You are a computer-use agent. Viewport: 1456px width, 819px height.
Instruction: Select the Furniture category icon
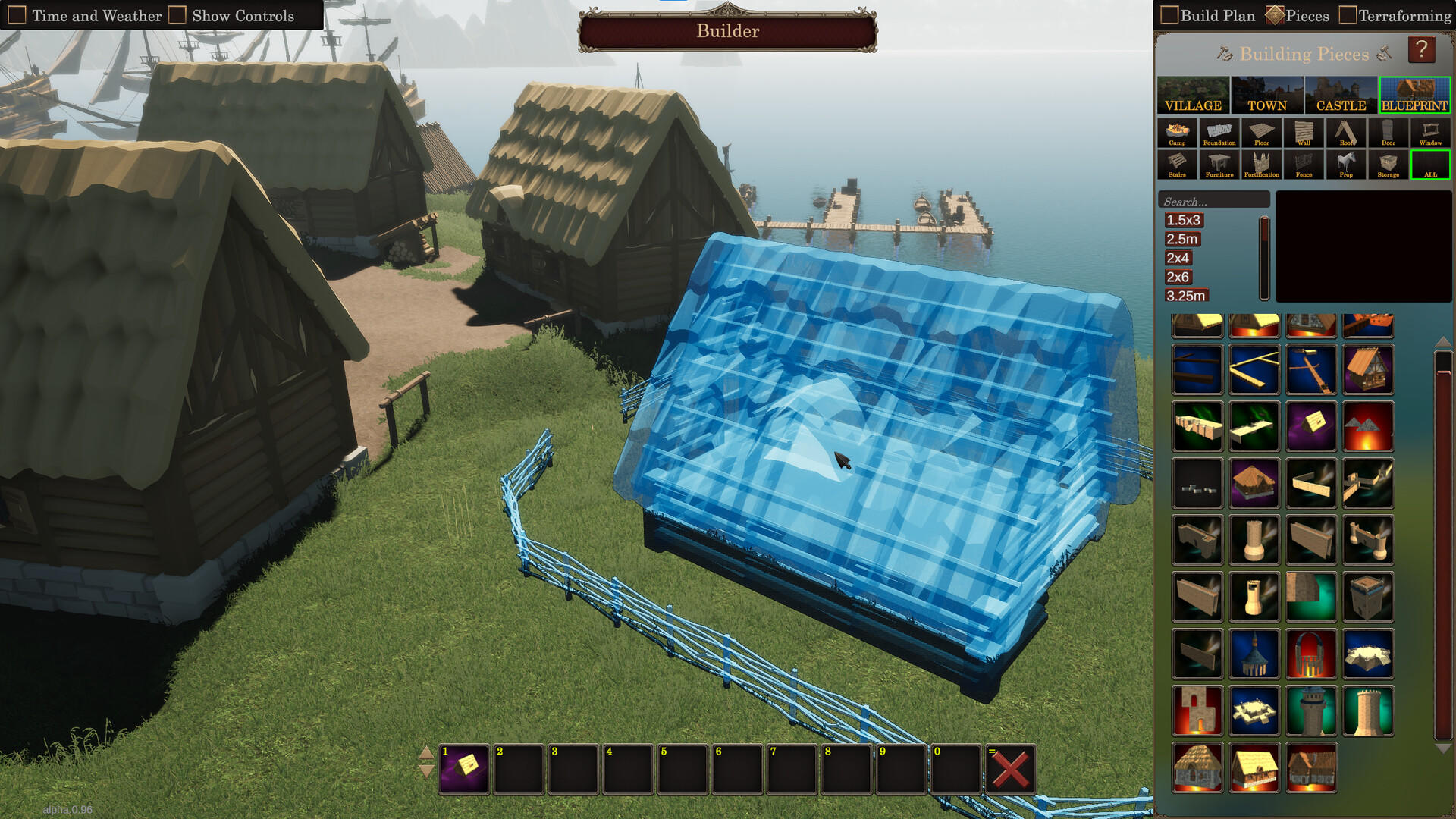pyautogui.click(x=1220, y=165)
